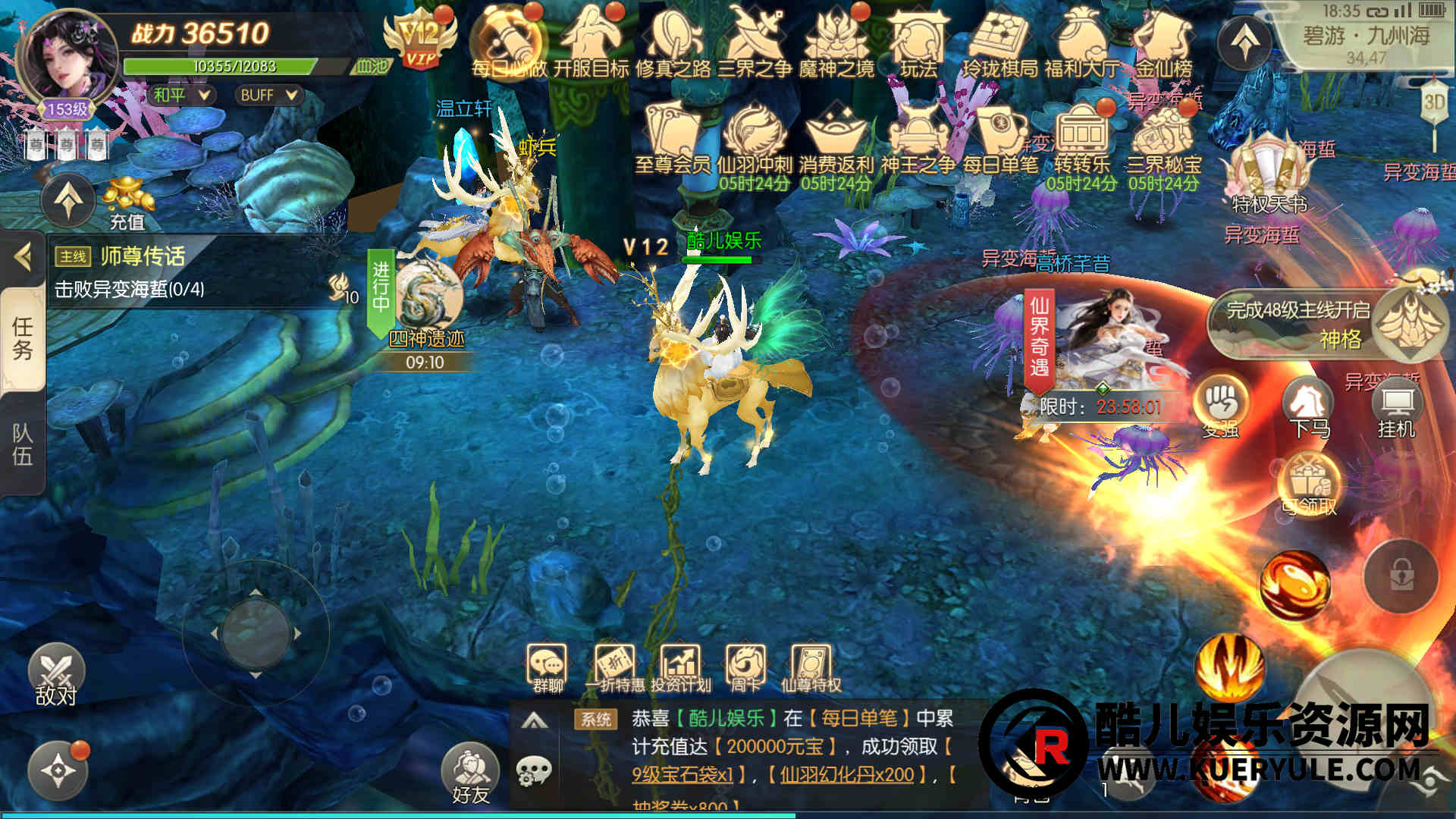Image resolution: width=1456 pixels, height=819 pixels.
Task: Open the 投资计划 investment plan
Action: [681, 669]
